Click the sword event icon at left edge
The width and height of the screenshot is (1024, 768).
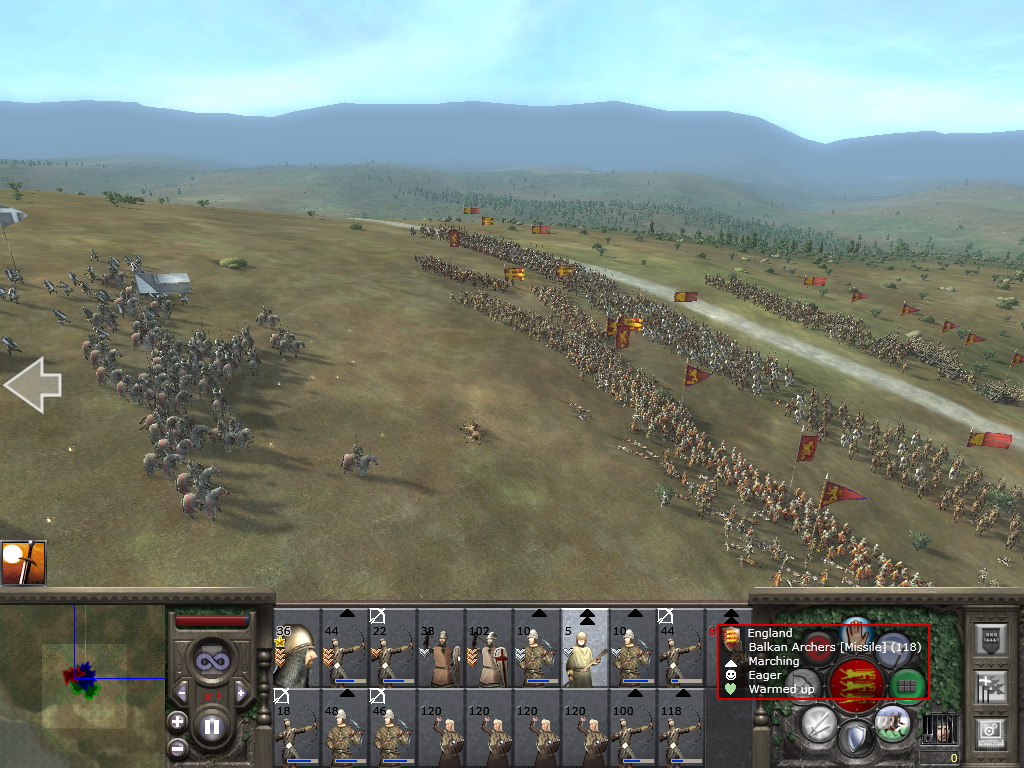point(23,563)
